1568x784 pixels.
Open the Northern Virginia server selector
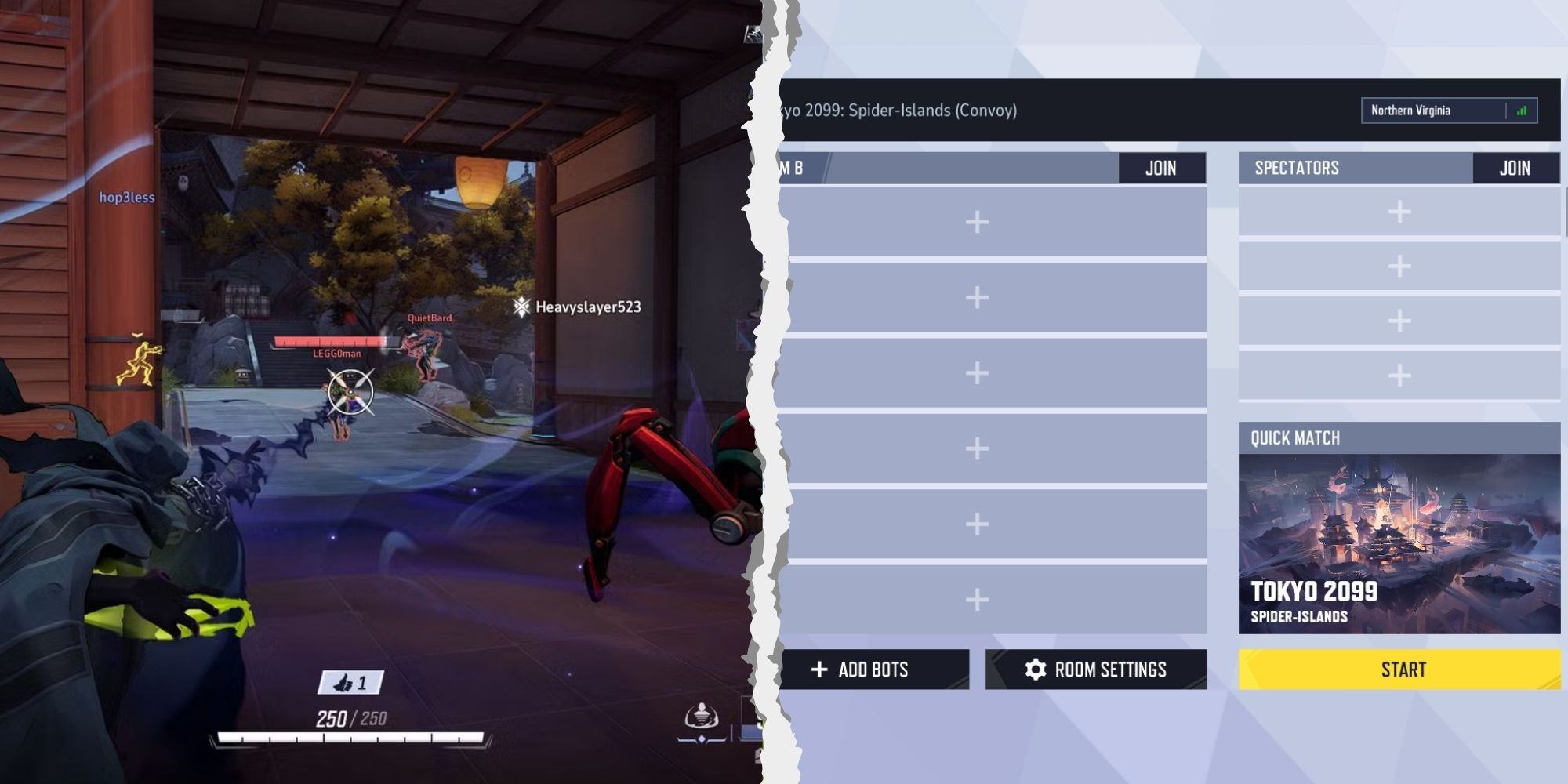click(1446, 110)
